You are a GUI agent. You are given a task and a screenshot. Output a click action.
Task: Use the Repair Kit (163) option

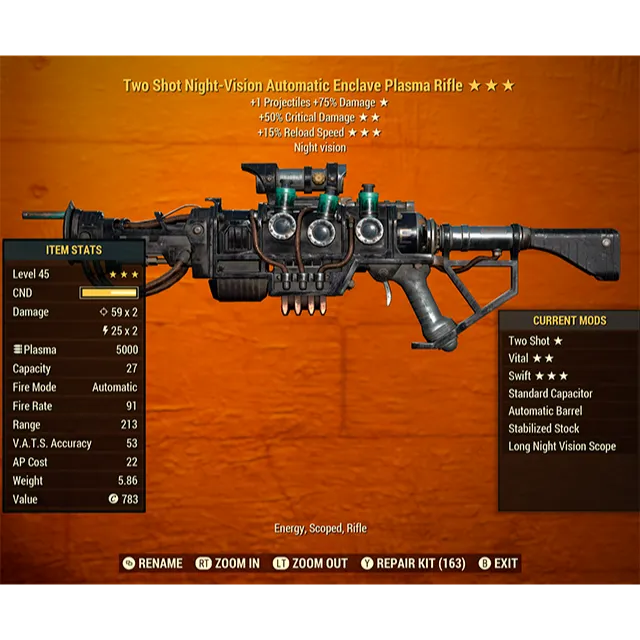pyautogui.click(x=413, y=563)
